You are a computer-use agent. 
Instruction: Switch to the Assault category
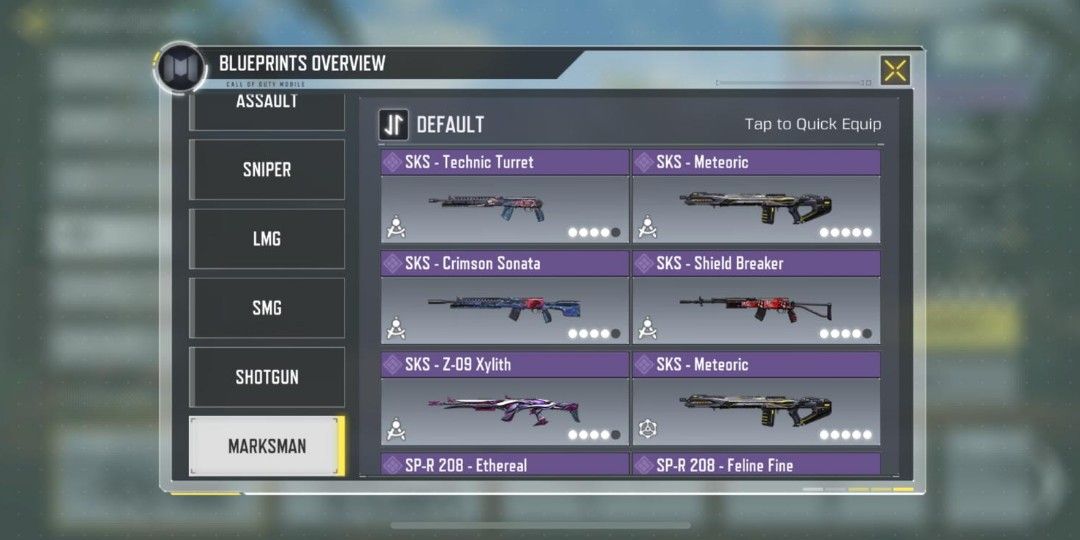point(267,108)
